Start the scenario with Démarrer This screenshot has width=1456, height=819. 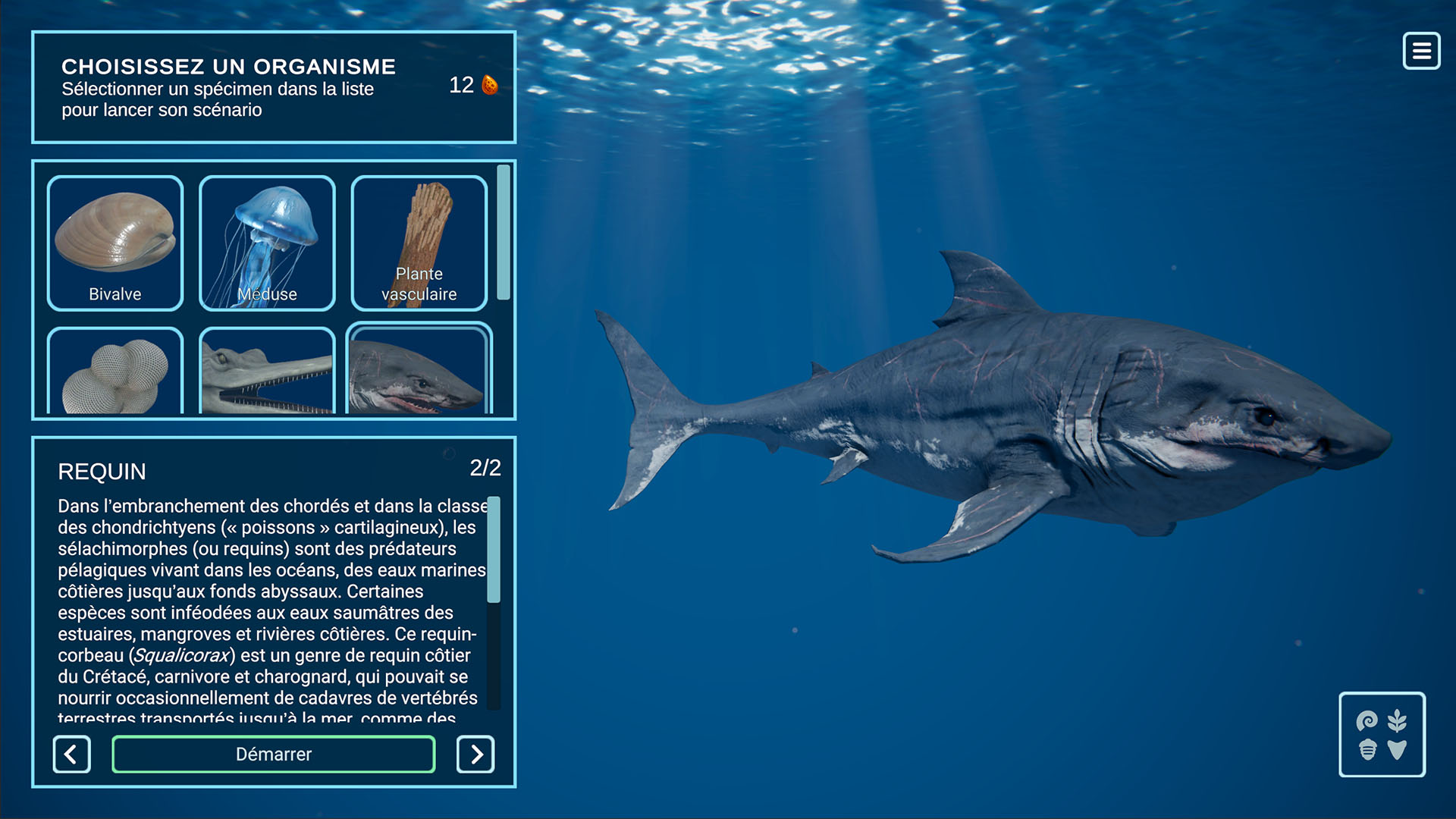click(274, 754)
